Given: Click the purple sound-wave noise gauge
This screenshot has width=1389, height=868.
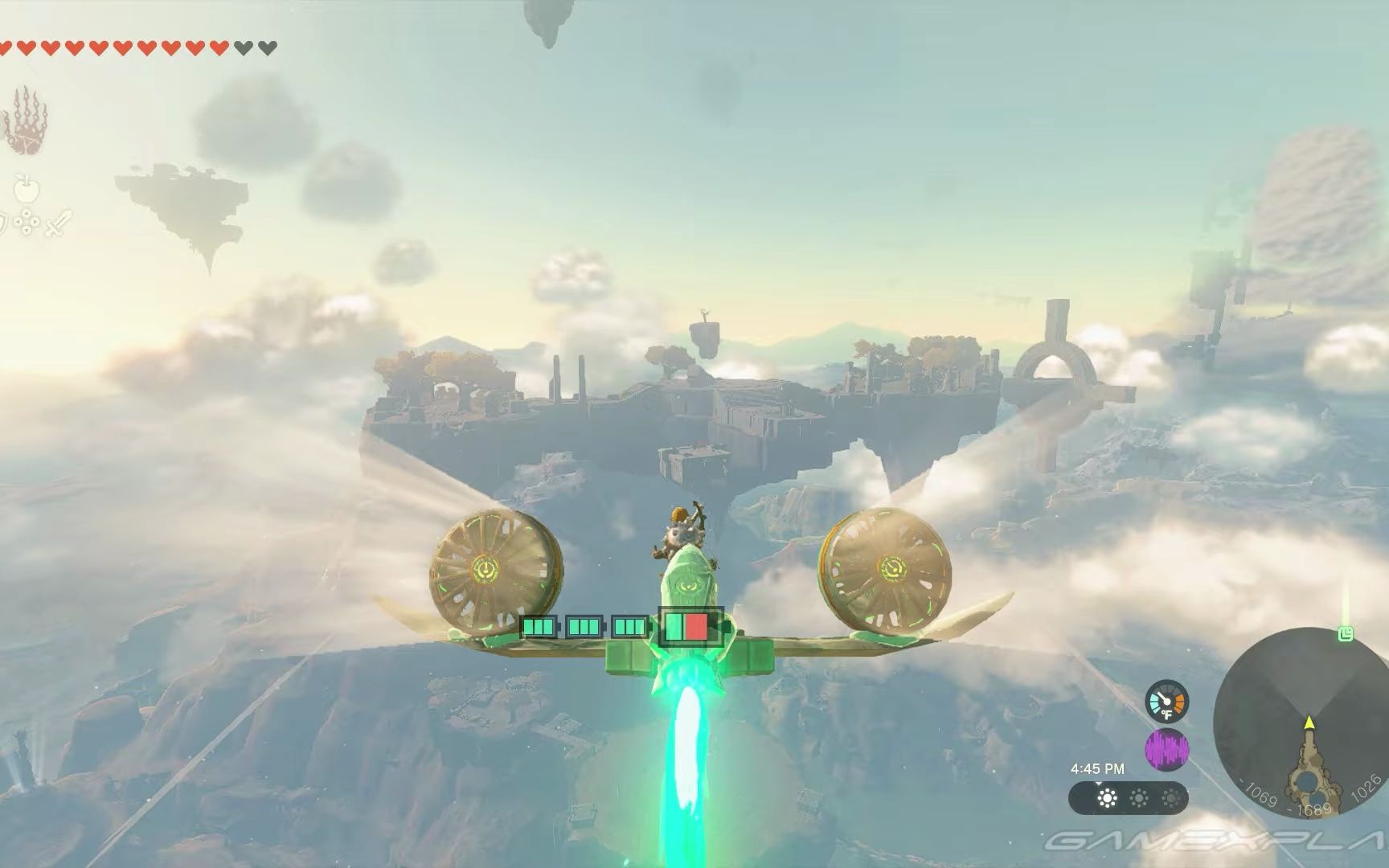Looking at the screenshot, I should click(x=1166, y=748).
